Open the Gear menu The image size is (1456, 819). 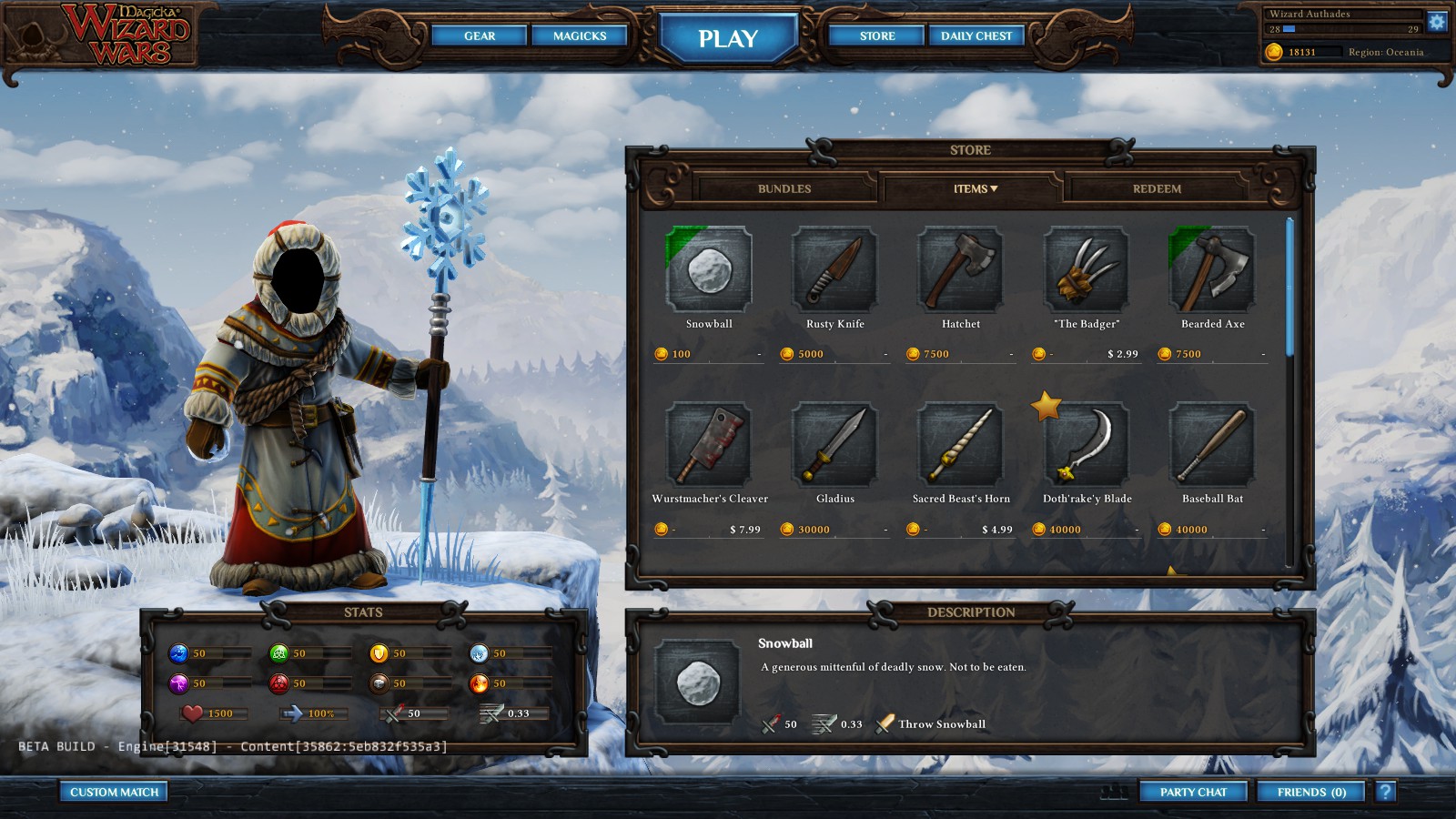click(480, 35)
